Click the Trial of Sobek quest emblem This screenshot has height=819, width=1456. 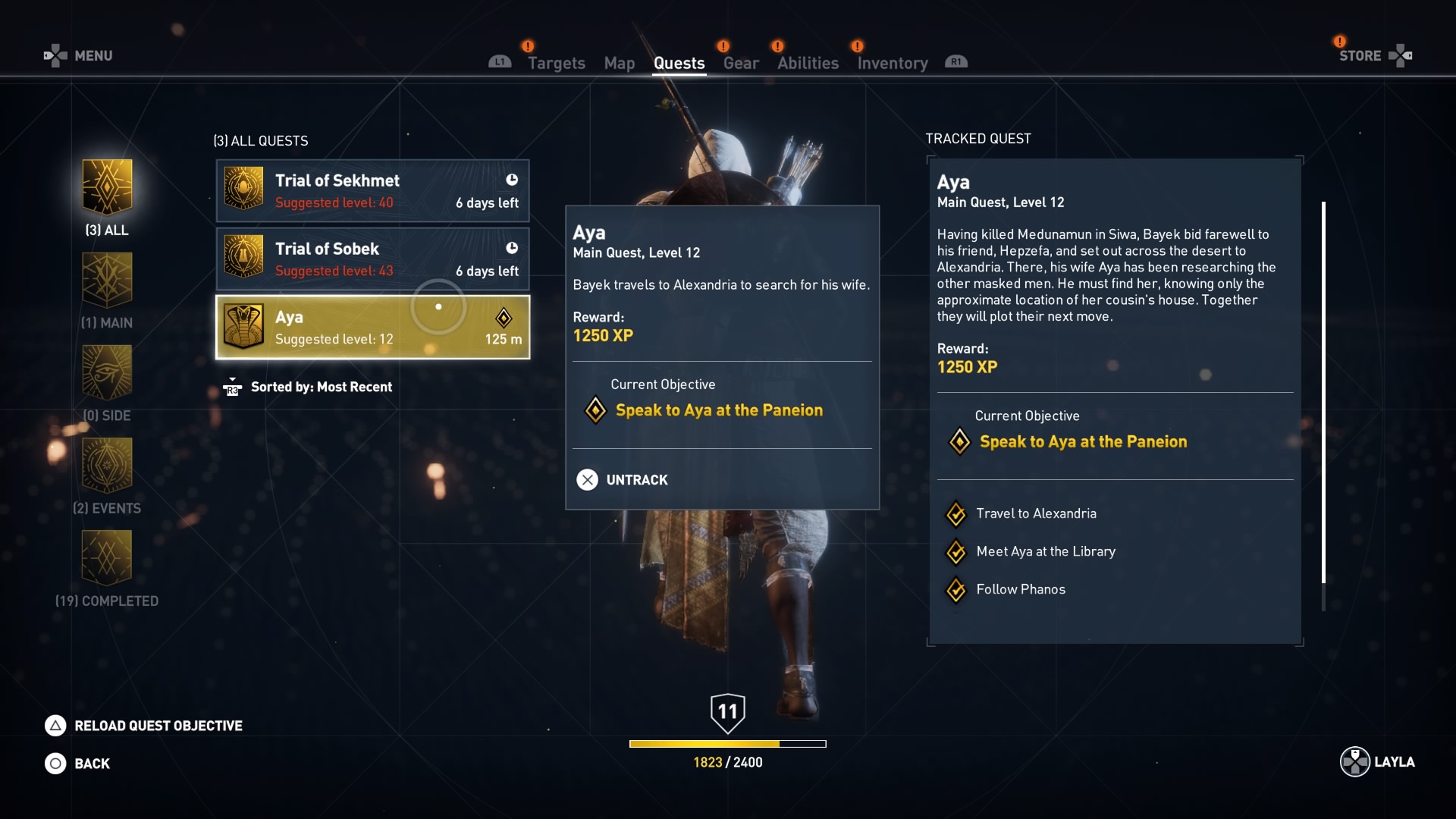(x=244, y=259)
